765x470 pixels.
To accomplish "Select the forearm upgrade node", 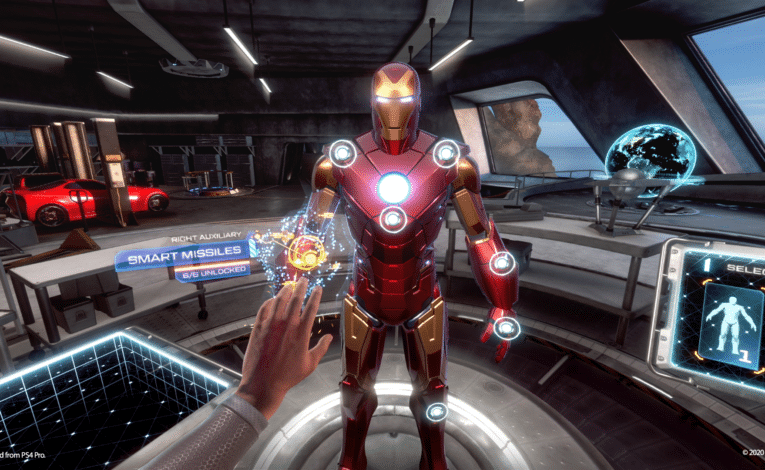I will point(501,264).
